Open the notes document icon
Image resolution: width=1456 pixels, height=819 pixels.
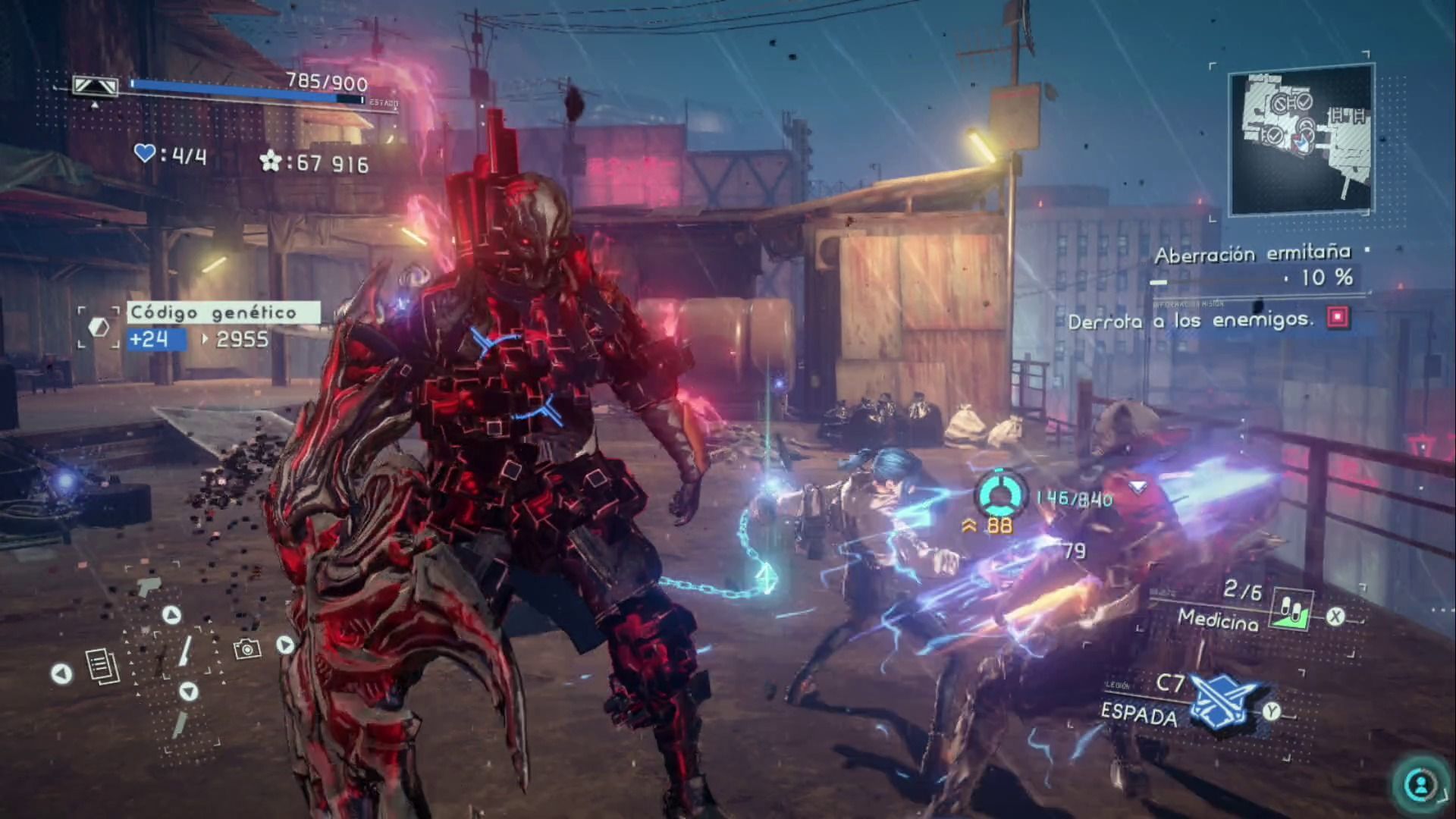(x=102, y=667)
